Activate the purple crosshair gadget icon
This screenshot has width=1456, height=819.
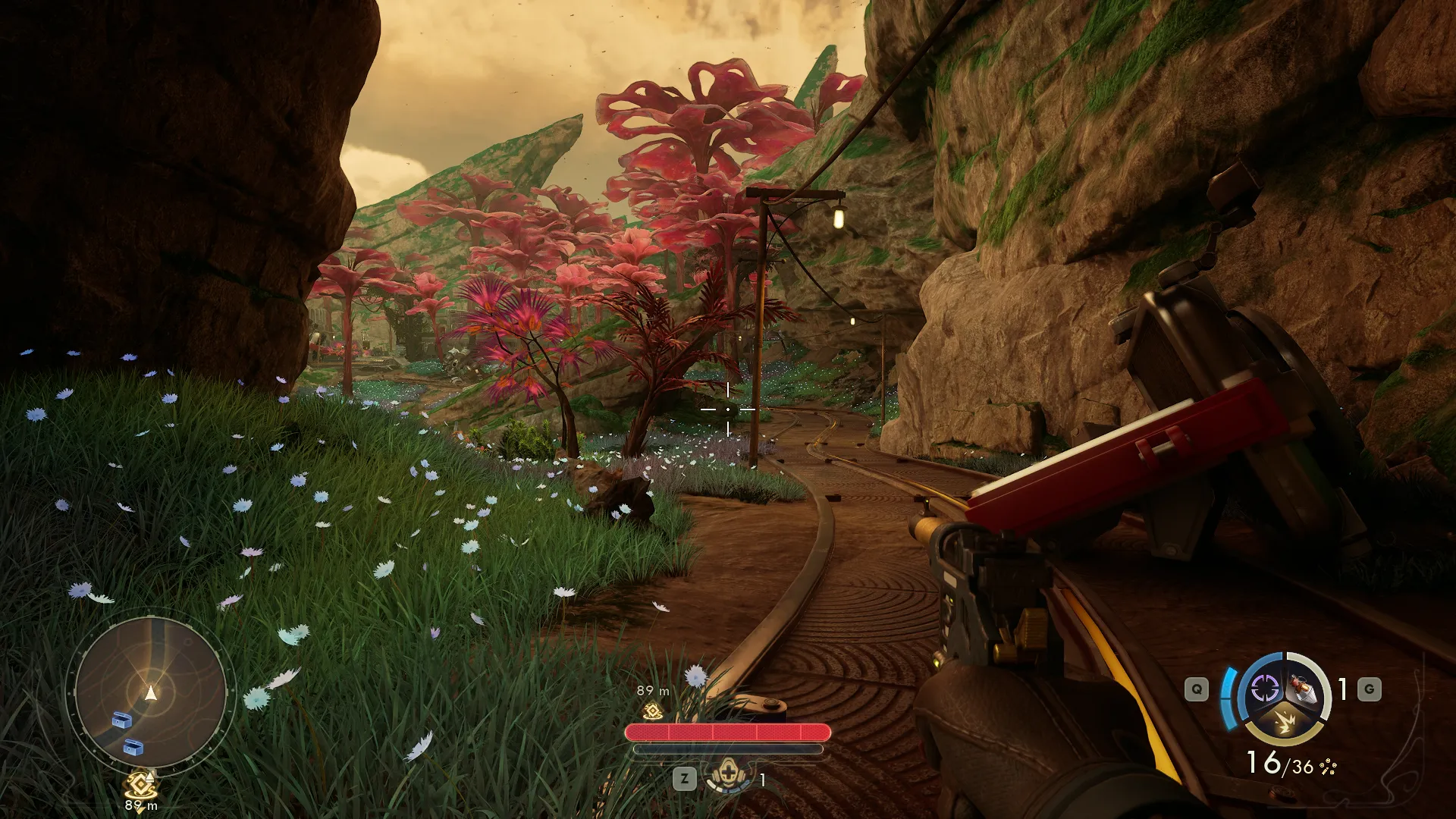(1264, 689)
